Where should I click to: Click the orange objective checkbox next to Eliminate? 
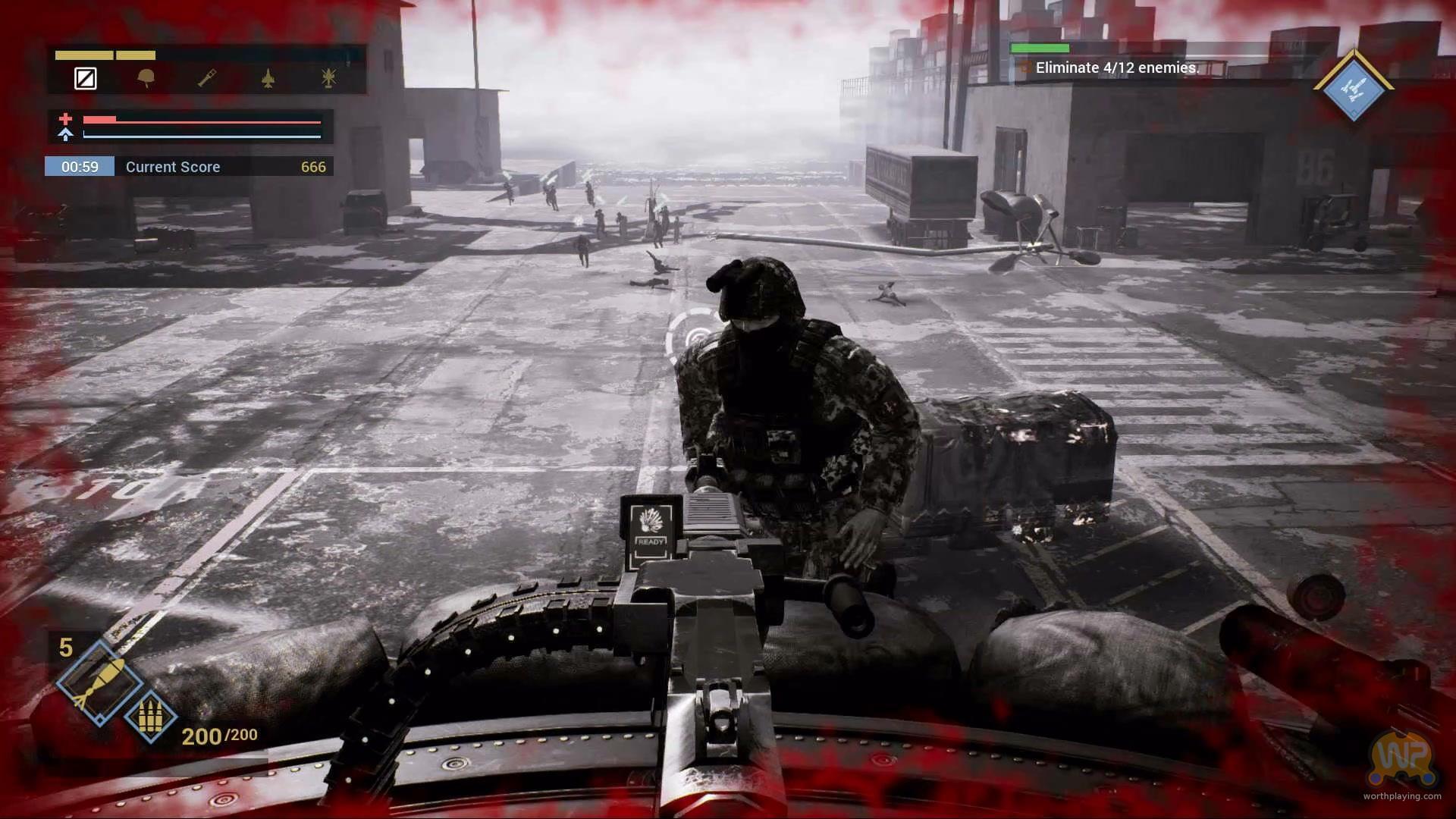(x=1026, y=67)
